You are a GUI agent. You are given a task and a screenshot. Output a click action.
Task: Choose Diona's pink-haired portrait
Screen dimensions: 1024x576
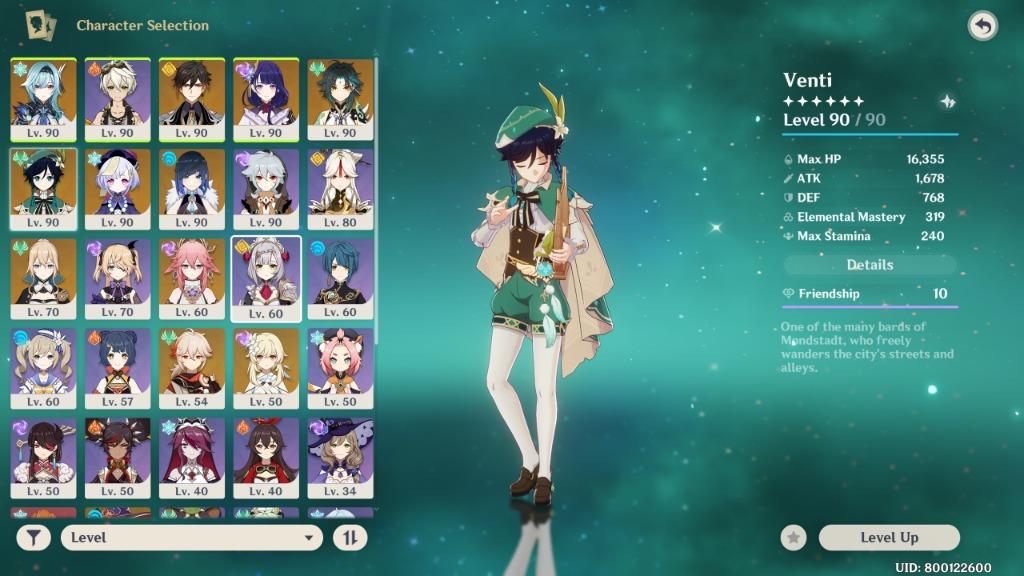pos(340,368)
